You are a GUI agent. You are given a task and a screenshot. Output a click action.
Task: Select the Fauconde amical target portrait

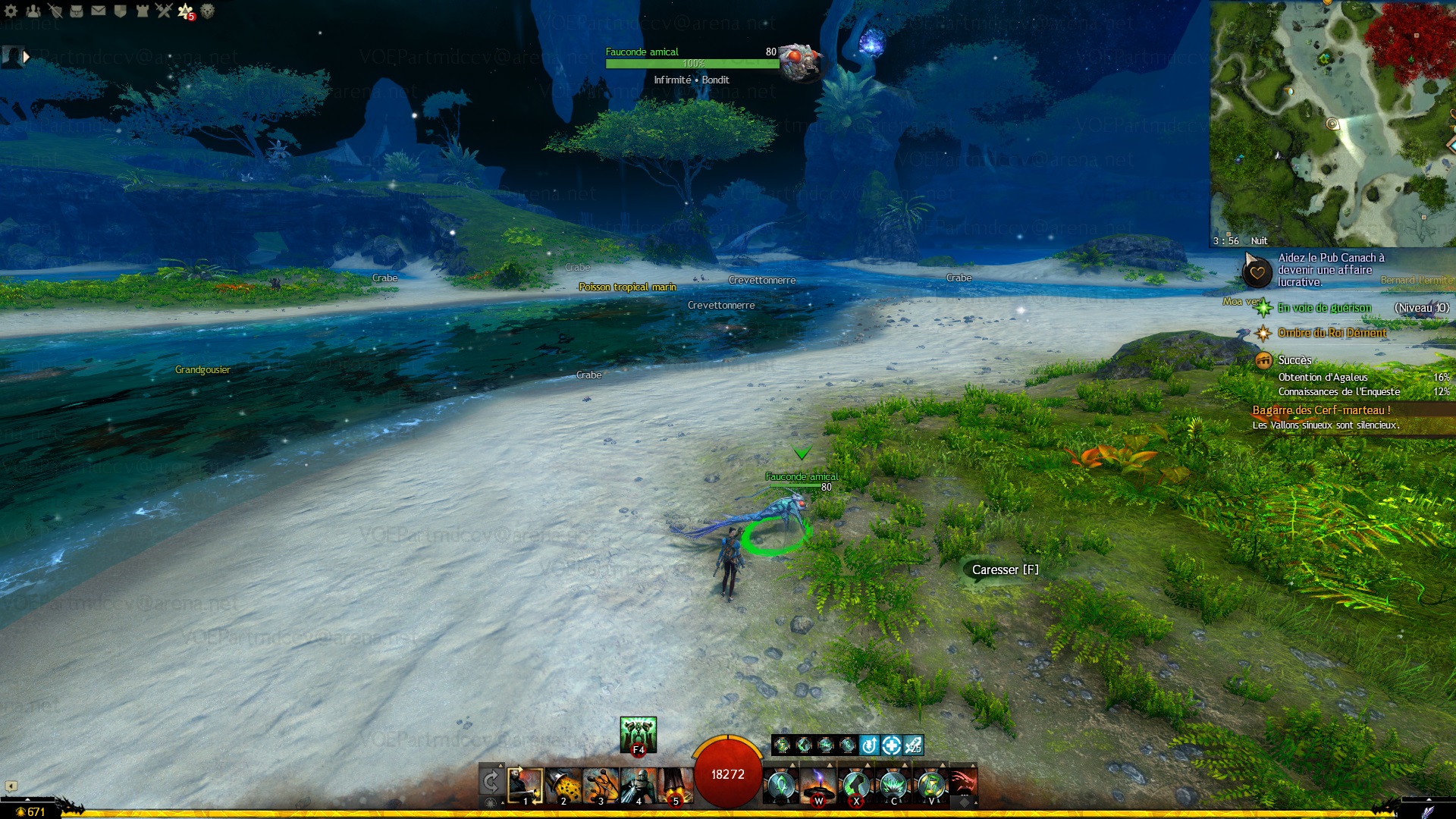pyautogui.click(x=799, y=61)
